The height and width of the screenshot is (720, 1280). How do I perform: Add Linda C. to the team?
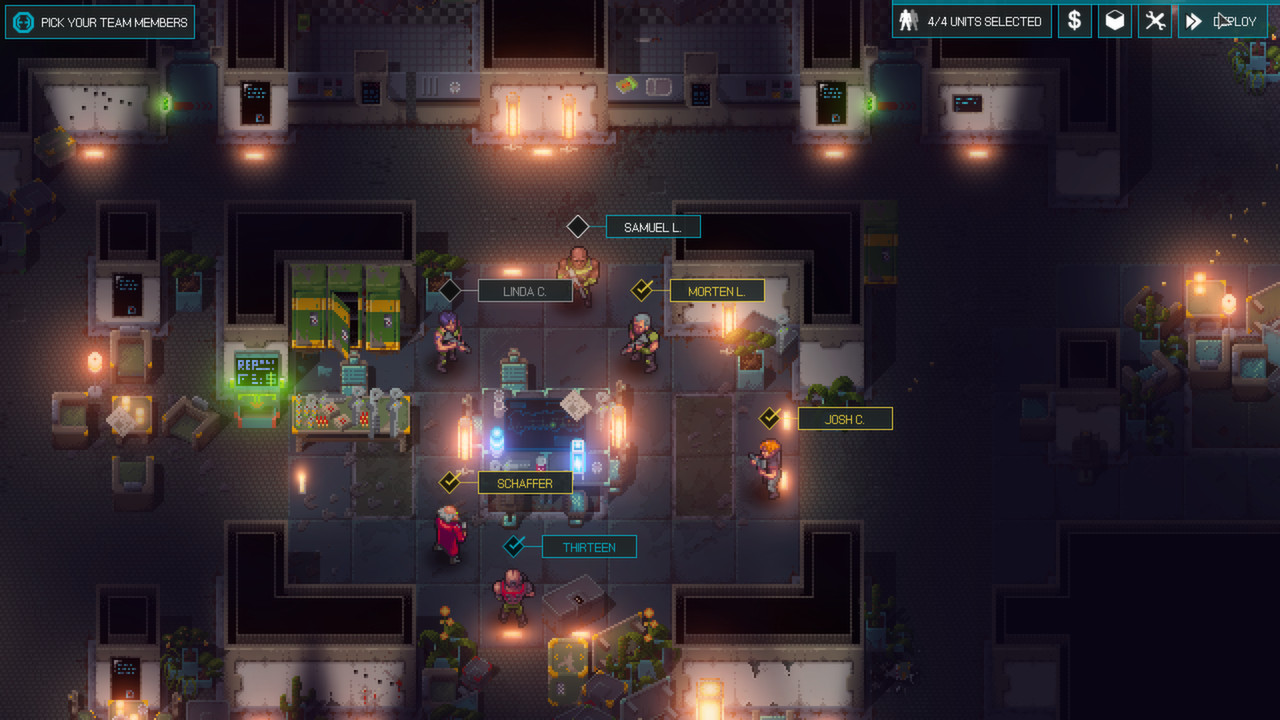450,291
